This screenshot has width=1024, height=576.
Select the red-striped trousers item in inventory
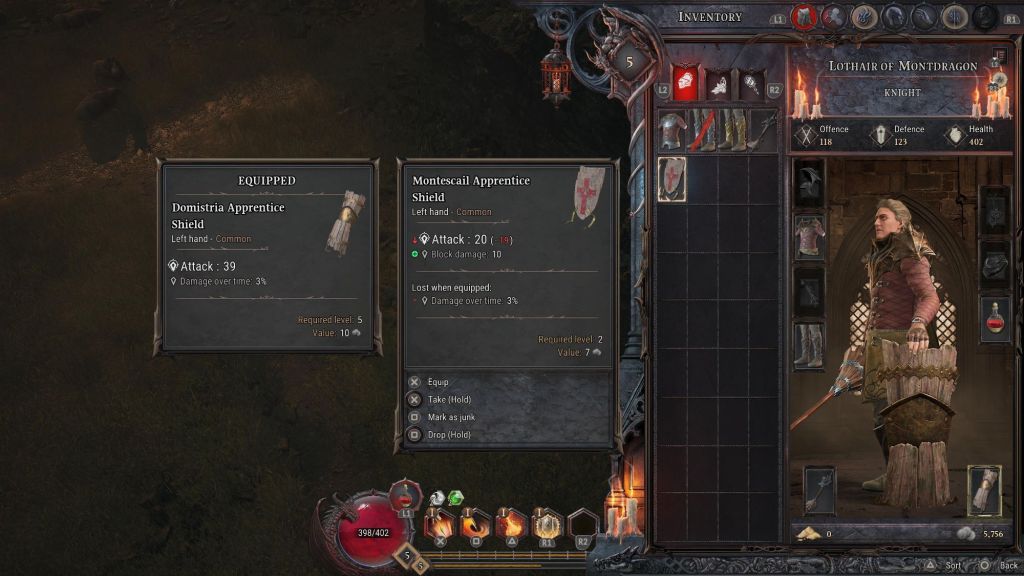point(703,130)
